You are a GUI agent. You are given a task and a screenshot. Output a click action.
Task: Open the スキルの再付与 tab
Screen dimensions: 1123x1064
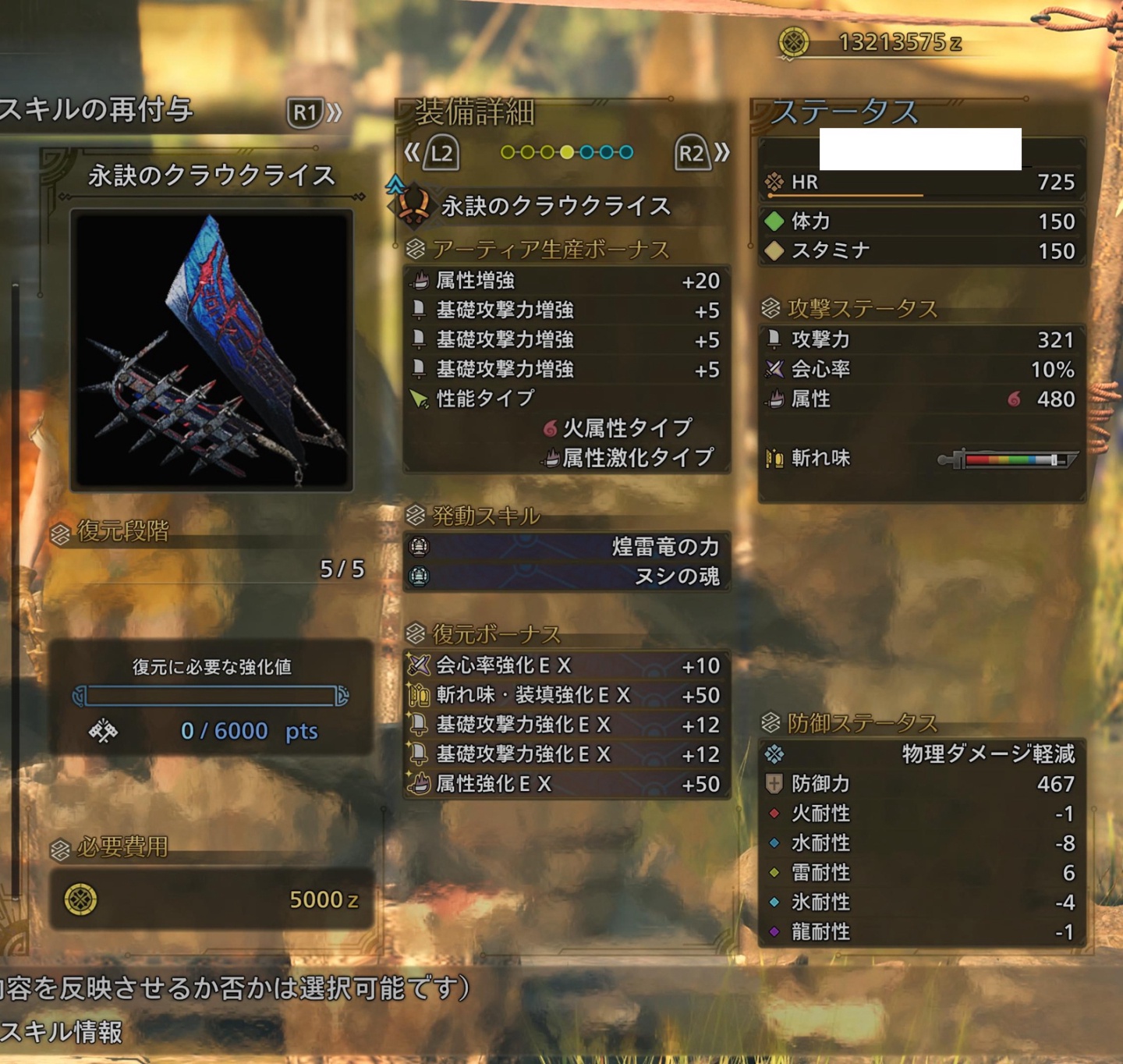click(x=96, y=110)
